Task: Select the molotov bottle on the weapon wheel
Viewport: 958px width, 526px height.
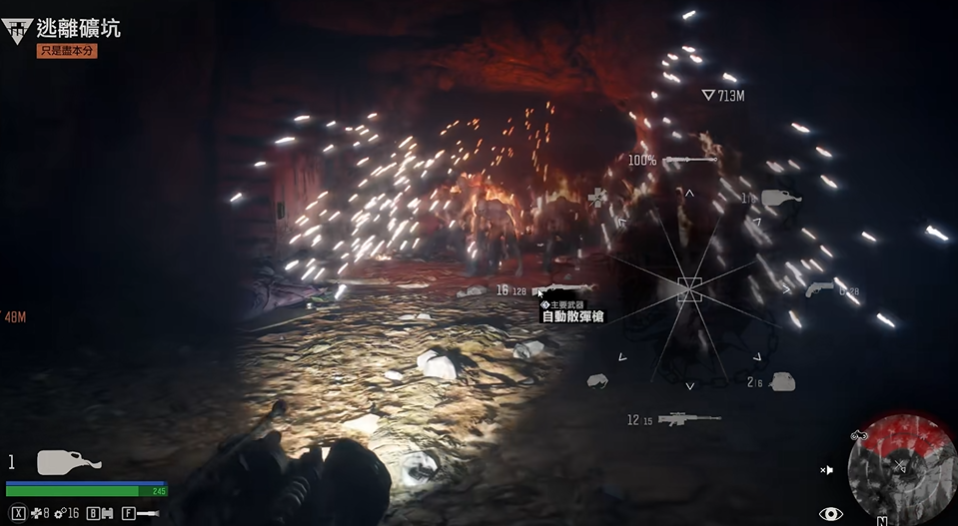Action: point(780,198)
